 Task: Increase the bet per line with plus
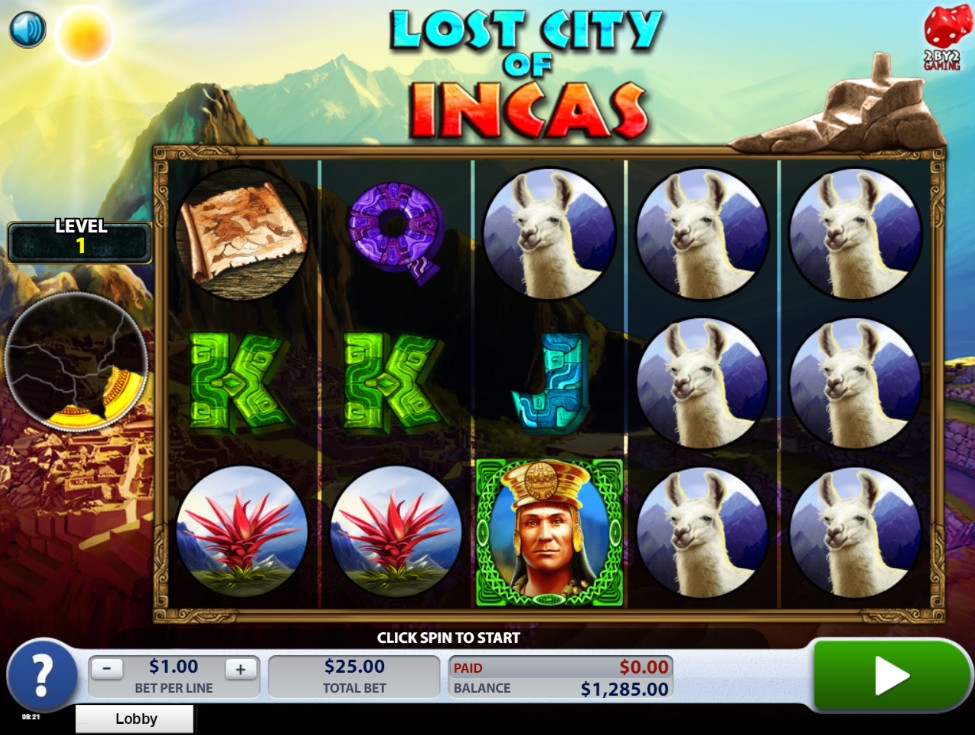(x=240, y=669)
